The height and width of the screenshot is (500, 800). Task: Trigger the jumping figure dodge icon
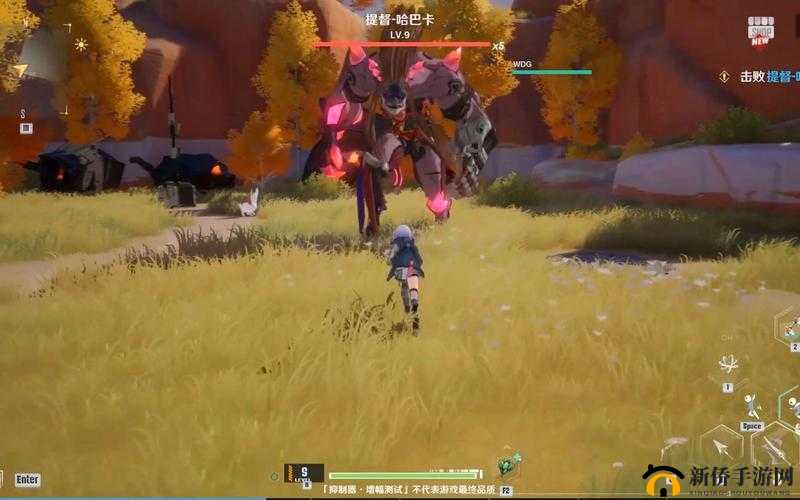click(752, 405)
